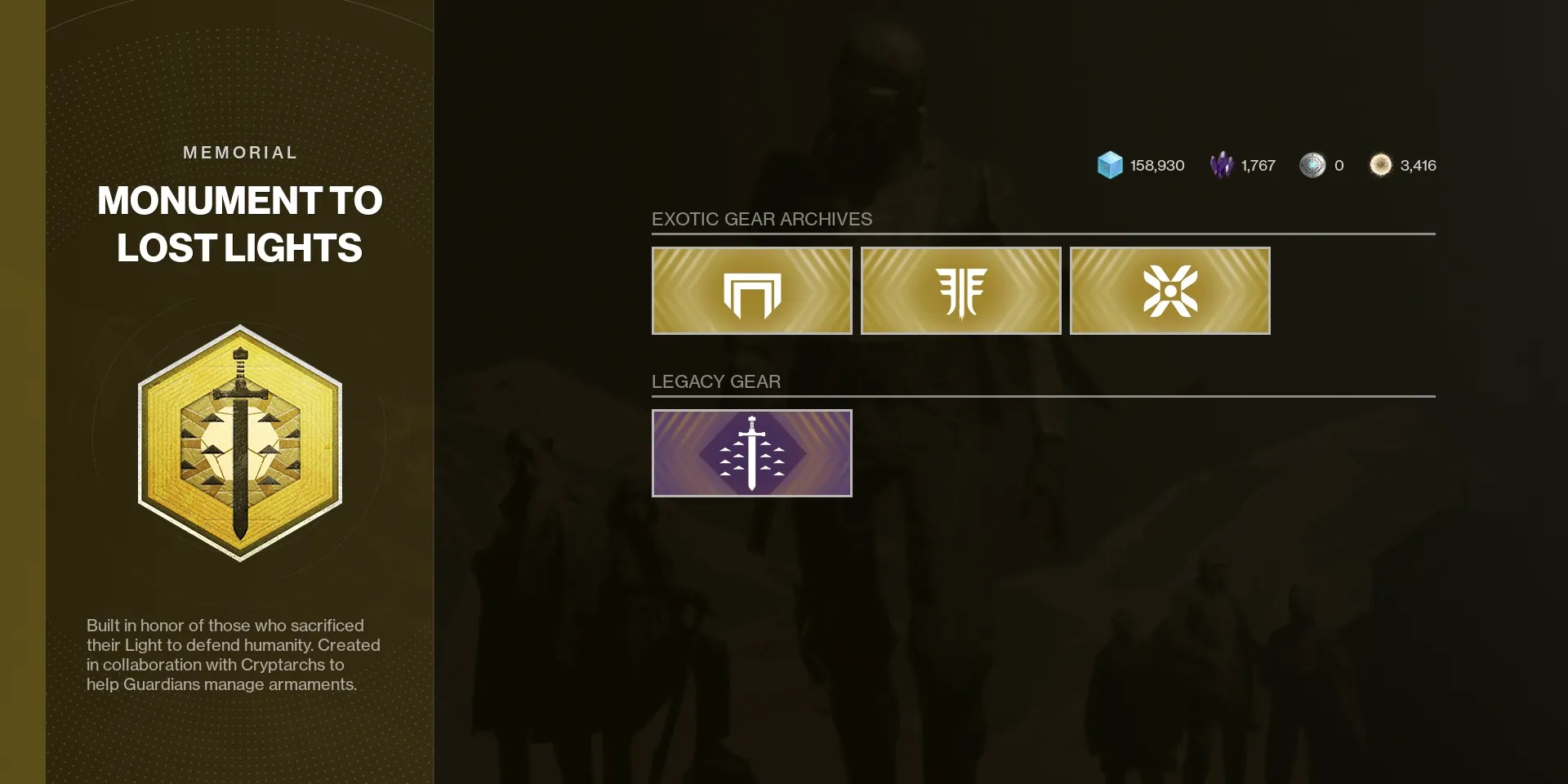Click the Legendary Shards currency icon

point(1223,164)
